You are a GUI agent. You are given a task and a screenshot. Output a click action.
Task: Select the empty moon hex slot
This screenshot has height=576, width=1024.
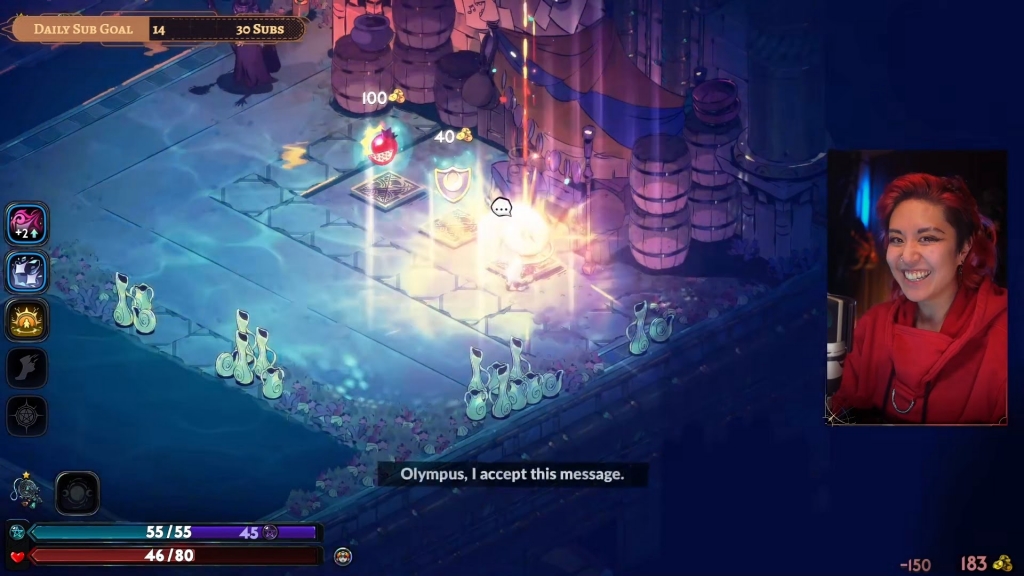coord(77,493)
